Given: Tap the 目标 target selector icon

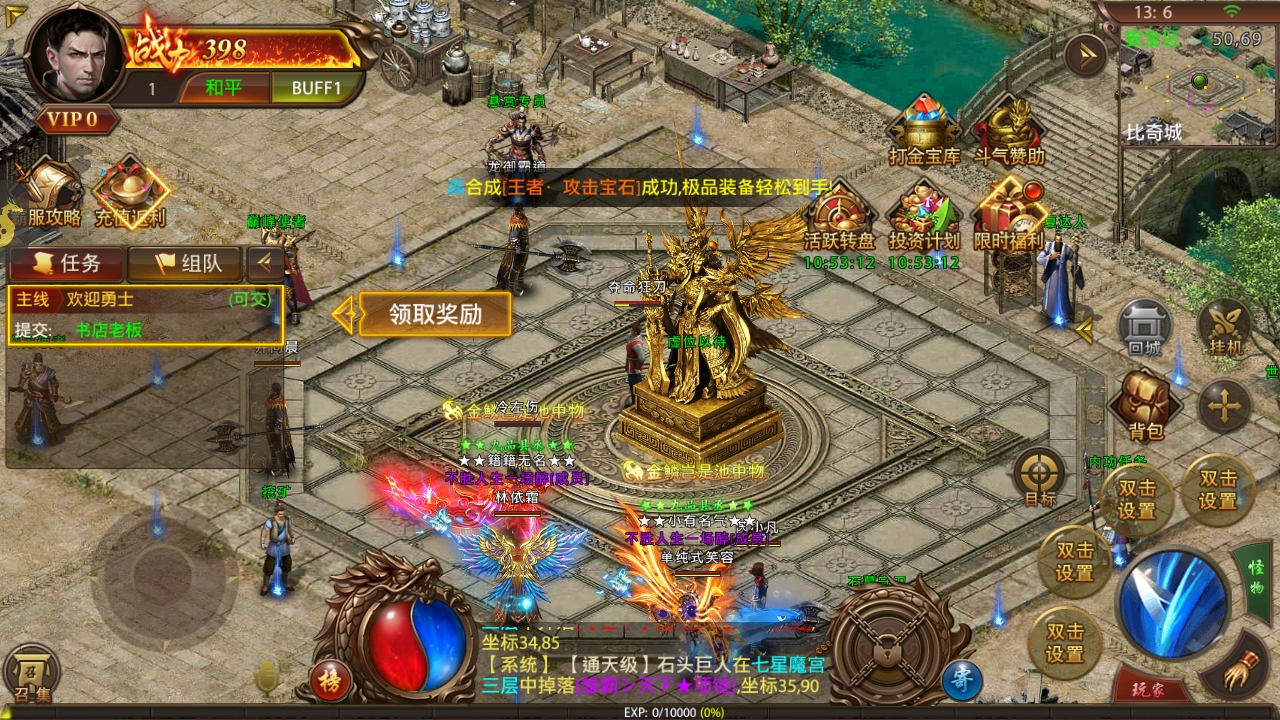Looking at the screenshot, I should coord(1040,472).
